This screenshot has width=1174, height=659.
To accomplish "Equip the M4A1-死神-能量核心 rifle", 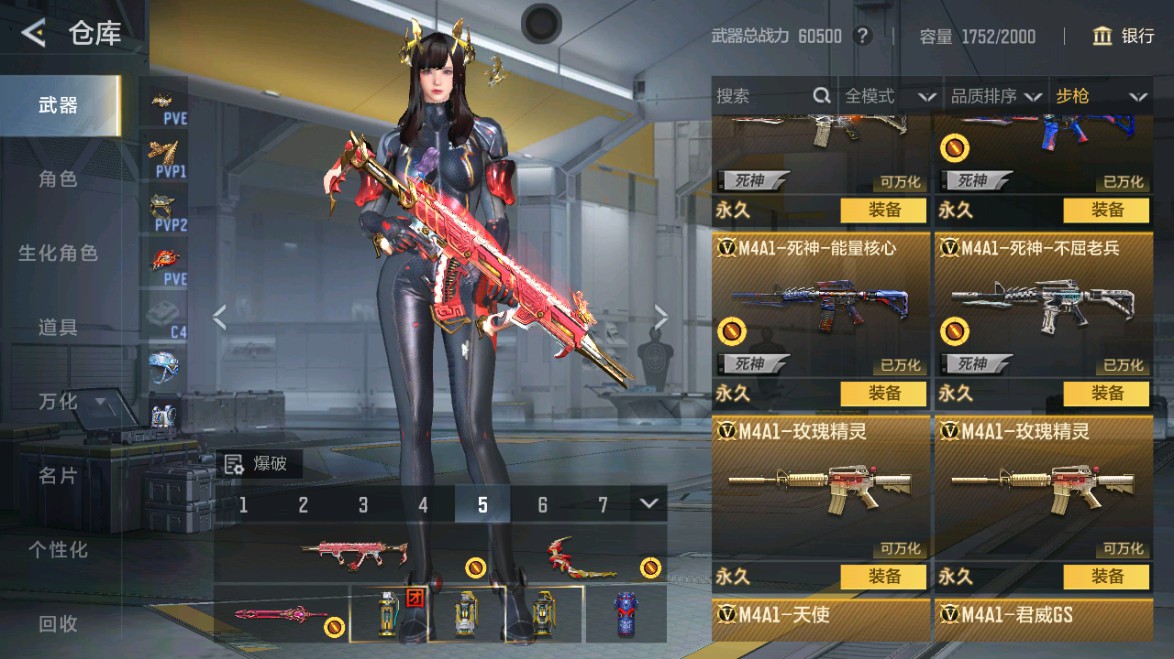I will 884,393.
